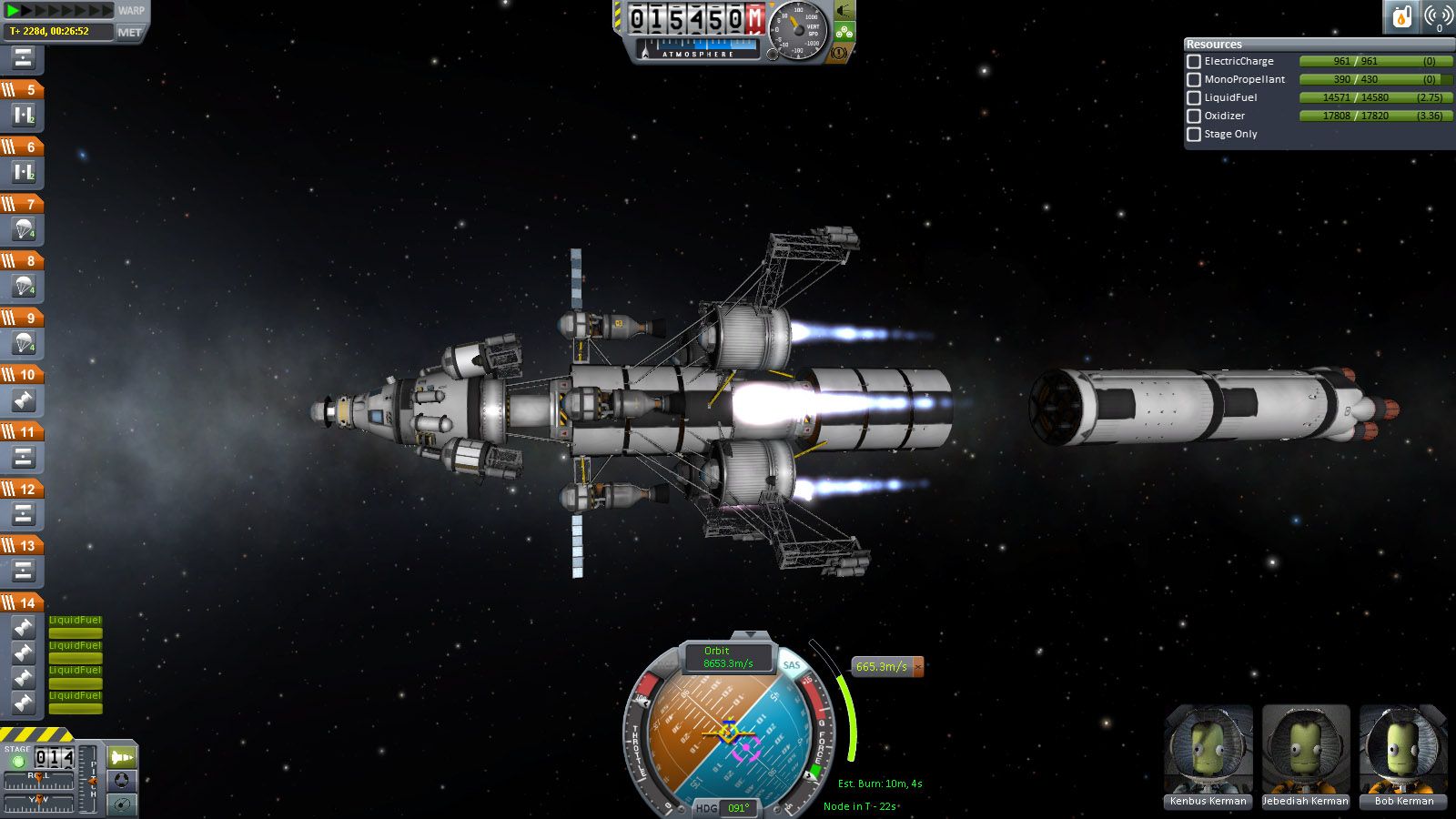Toggle the brakes warning button
Screen dimensions: 1456x819
tap(839, 53)
